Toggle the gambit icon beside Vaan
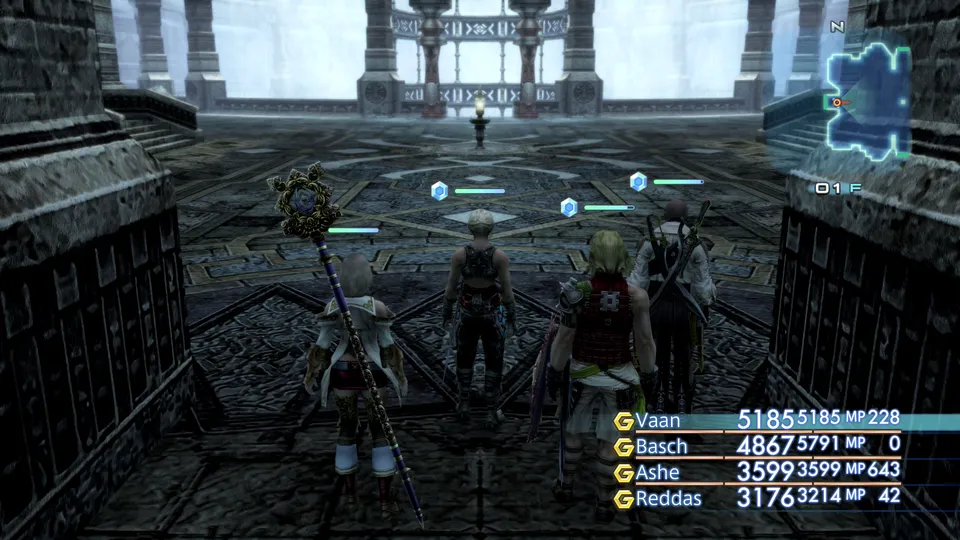The width and height of the screenshot is (960, 540). coord(624,421)
